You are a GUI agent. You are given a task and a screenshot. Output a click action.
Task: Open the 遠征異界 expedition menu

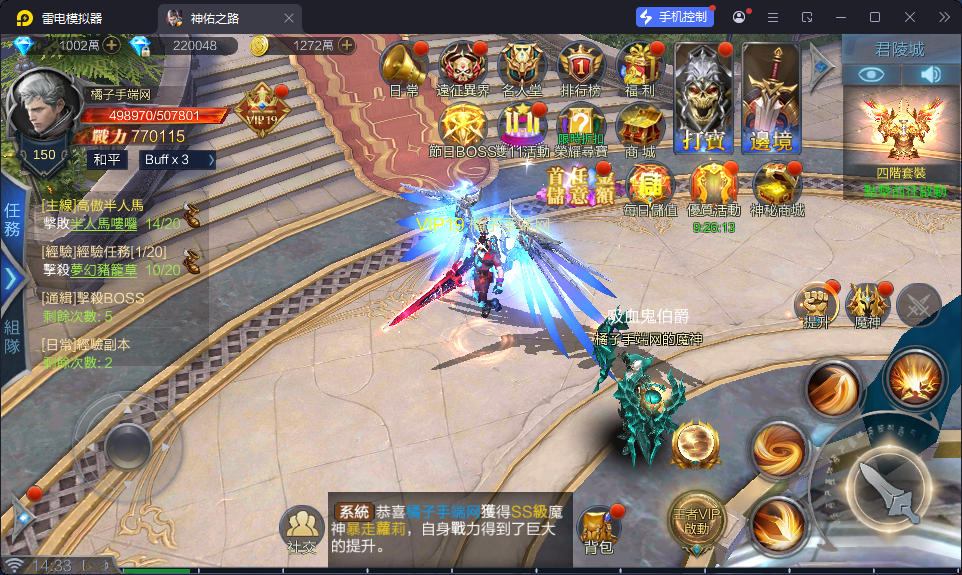(463, 66)
